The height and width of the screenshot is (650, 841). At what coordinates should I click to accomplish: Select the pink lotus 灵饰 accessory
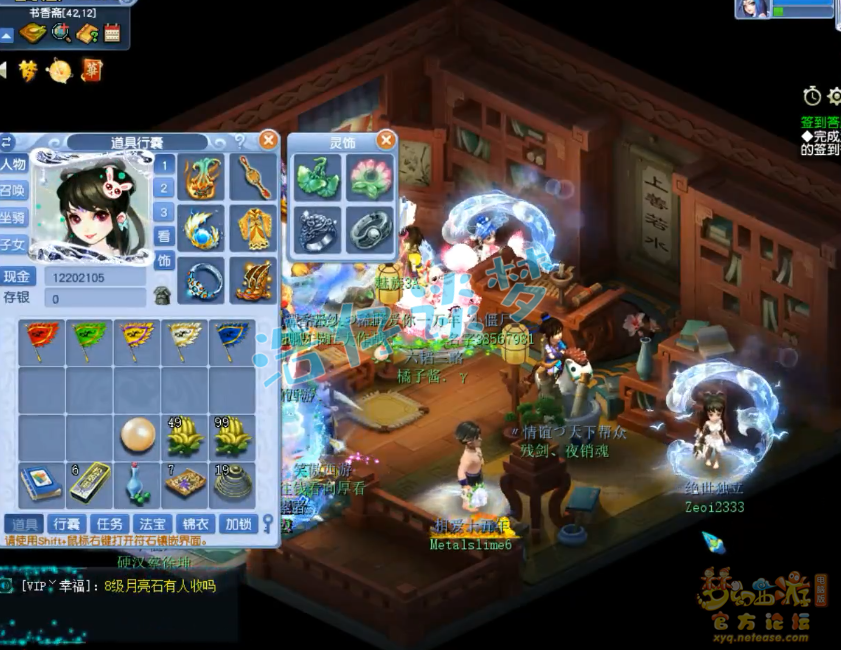pos(370,179)
